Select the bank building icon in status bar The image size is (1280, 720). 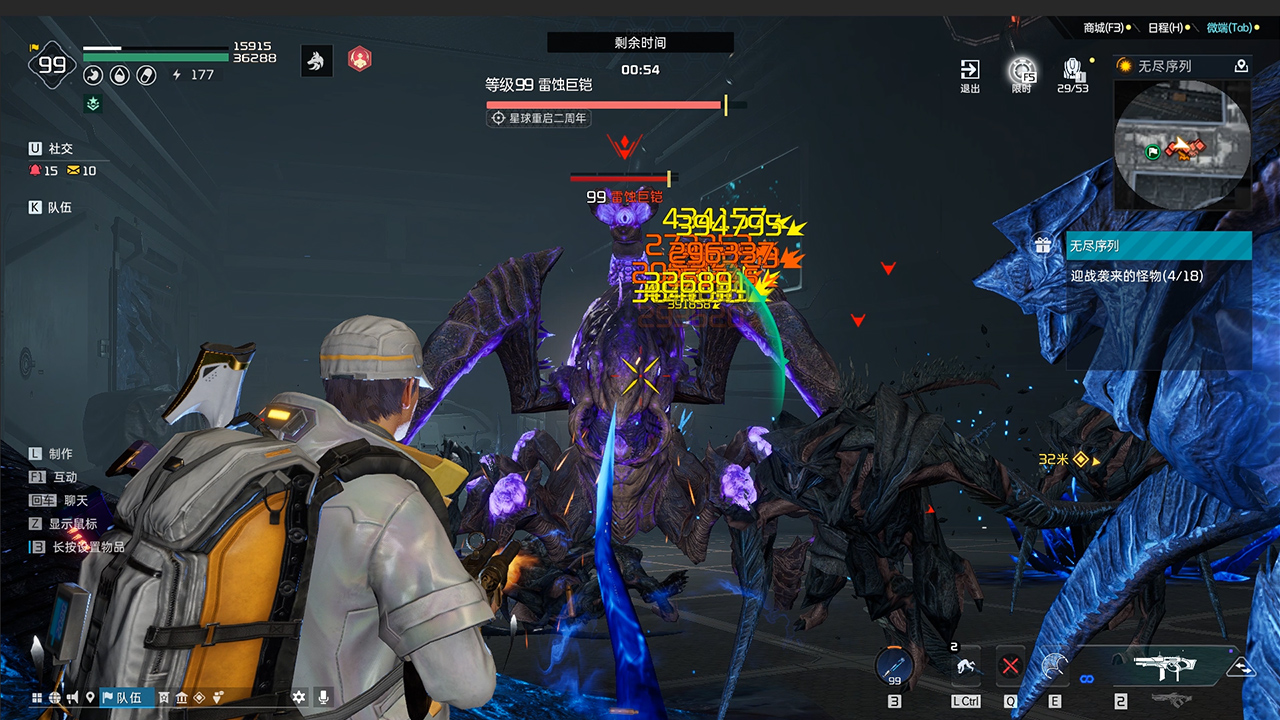pos(182,699)
